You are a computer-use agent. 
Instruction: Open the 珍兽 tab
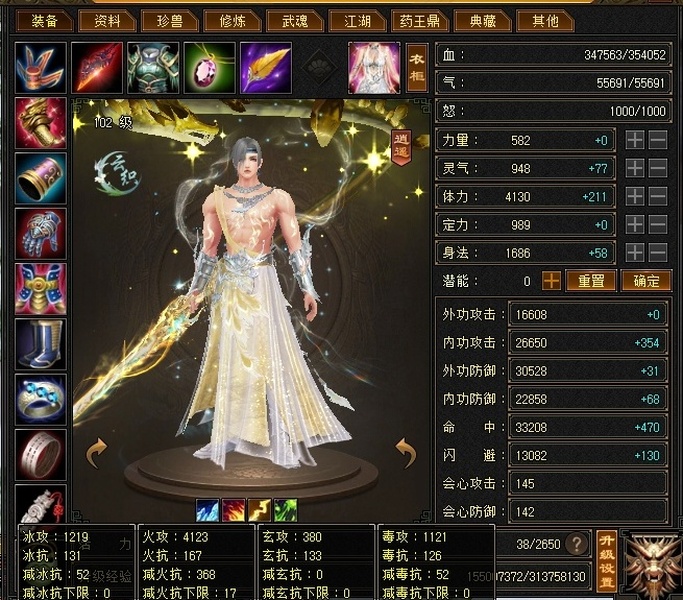coord(166,21)
